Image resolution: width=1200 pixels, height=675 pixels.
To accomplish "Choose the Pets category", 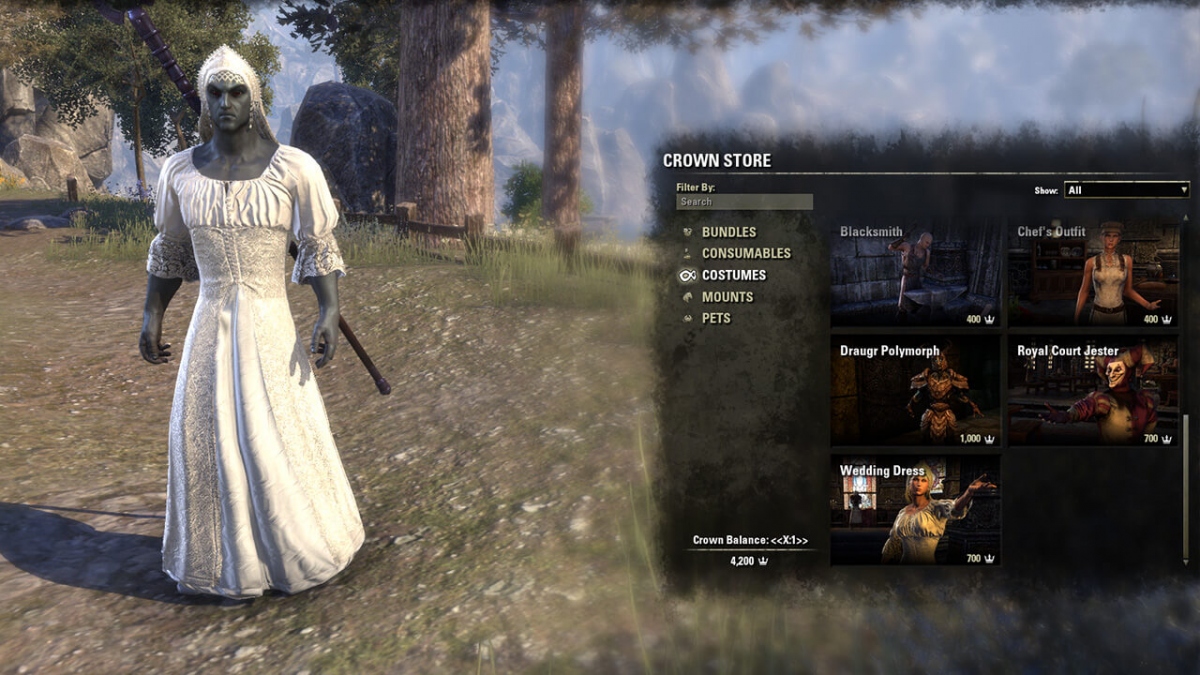I will [x=716, y=318].
